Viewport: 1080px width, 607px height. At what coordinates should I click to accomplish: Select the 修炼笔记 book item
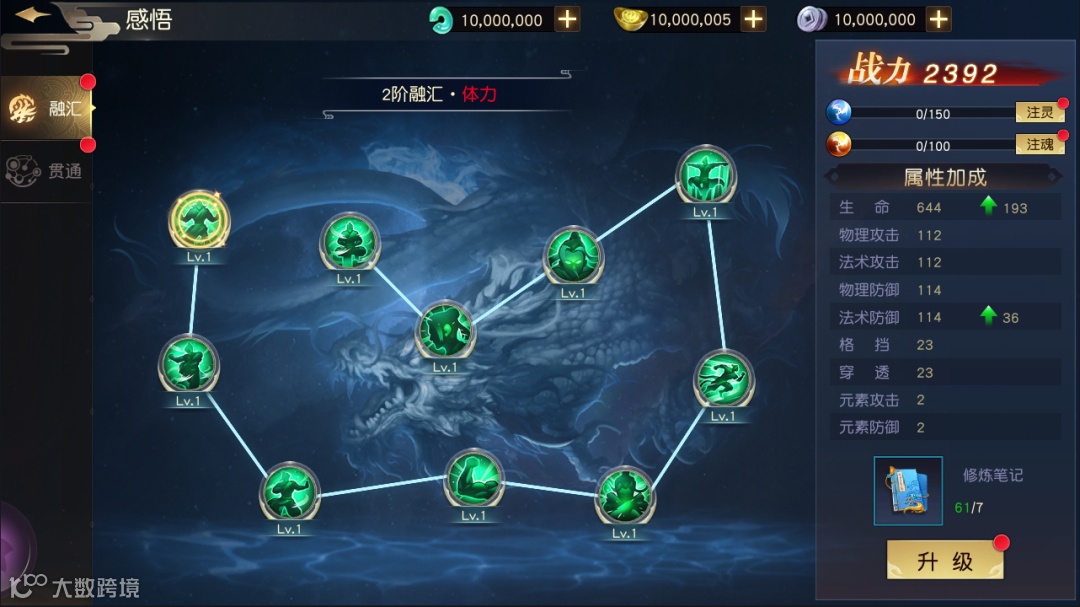908,491
